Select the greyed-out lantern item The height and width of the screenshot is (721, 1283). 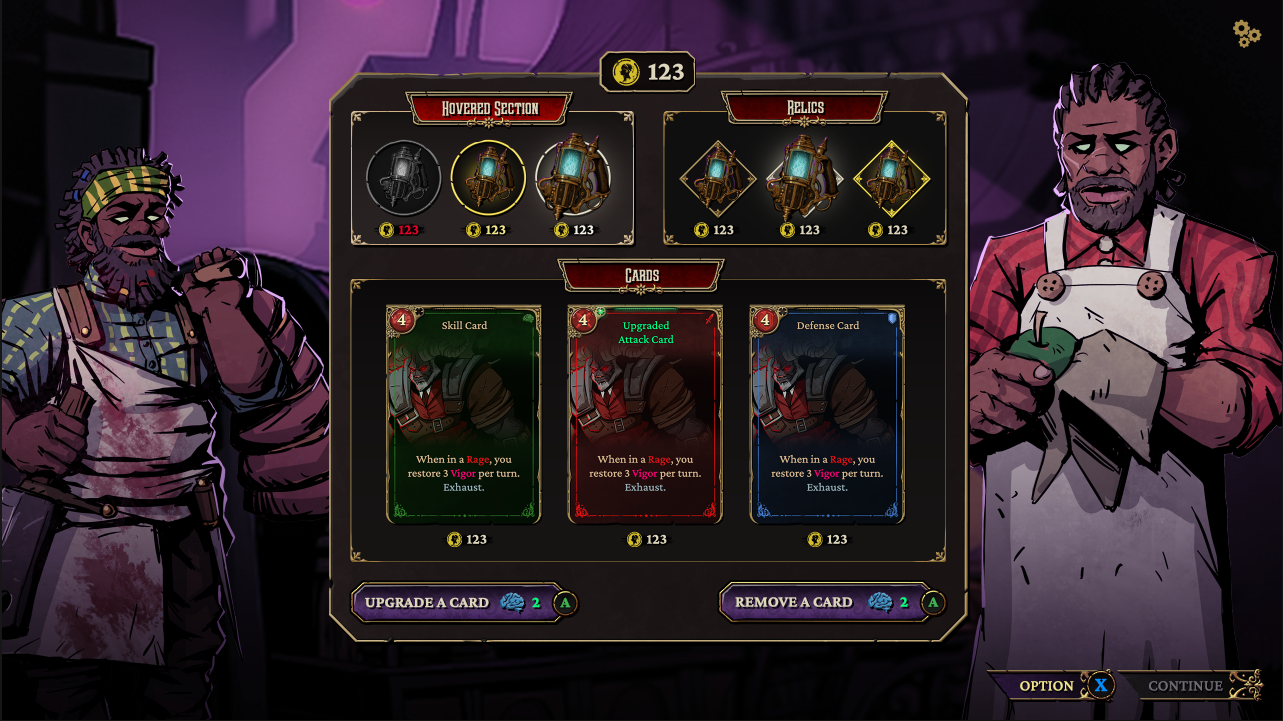click(403, 179)
